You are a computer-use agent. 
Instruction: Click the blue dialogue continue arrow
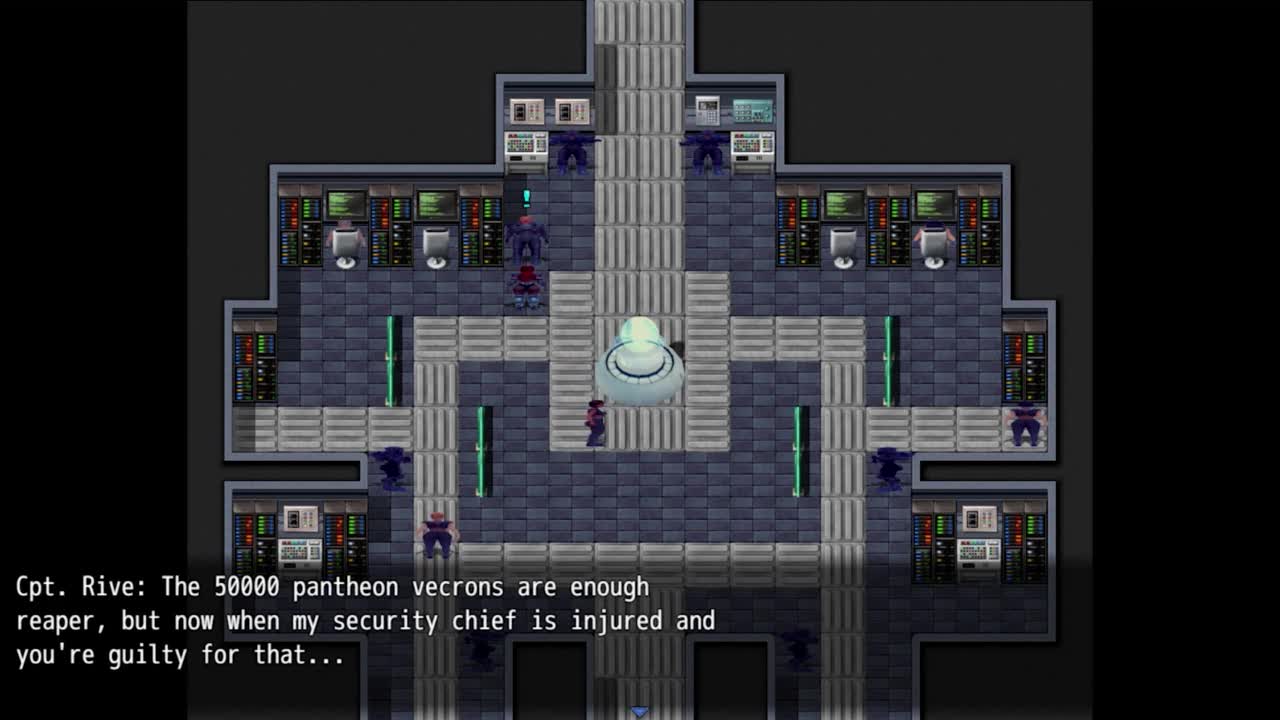639,711
